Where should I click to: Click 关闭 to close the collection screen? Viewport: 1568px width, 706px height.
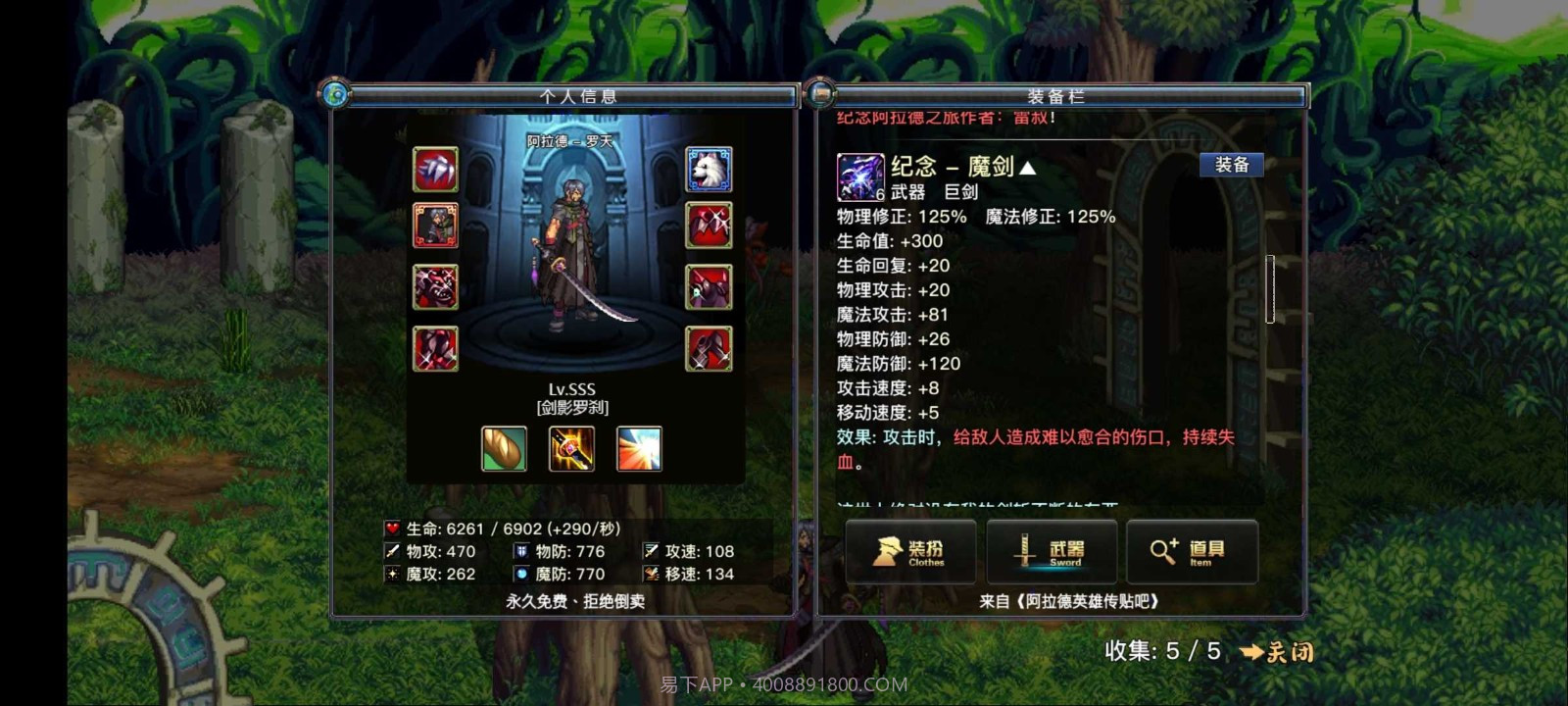(x=1289, y=651)
